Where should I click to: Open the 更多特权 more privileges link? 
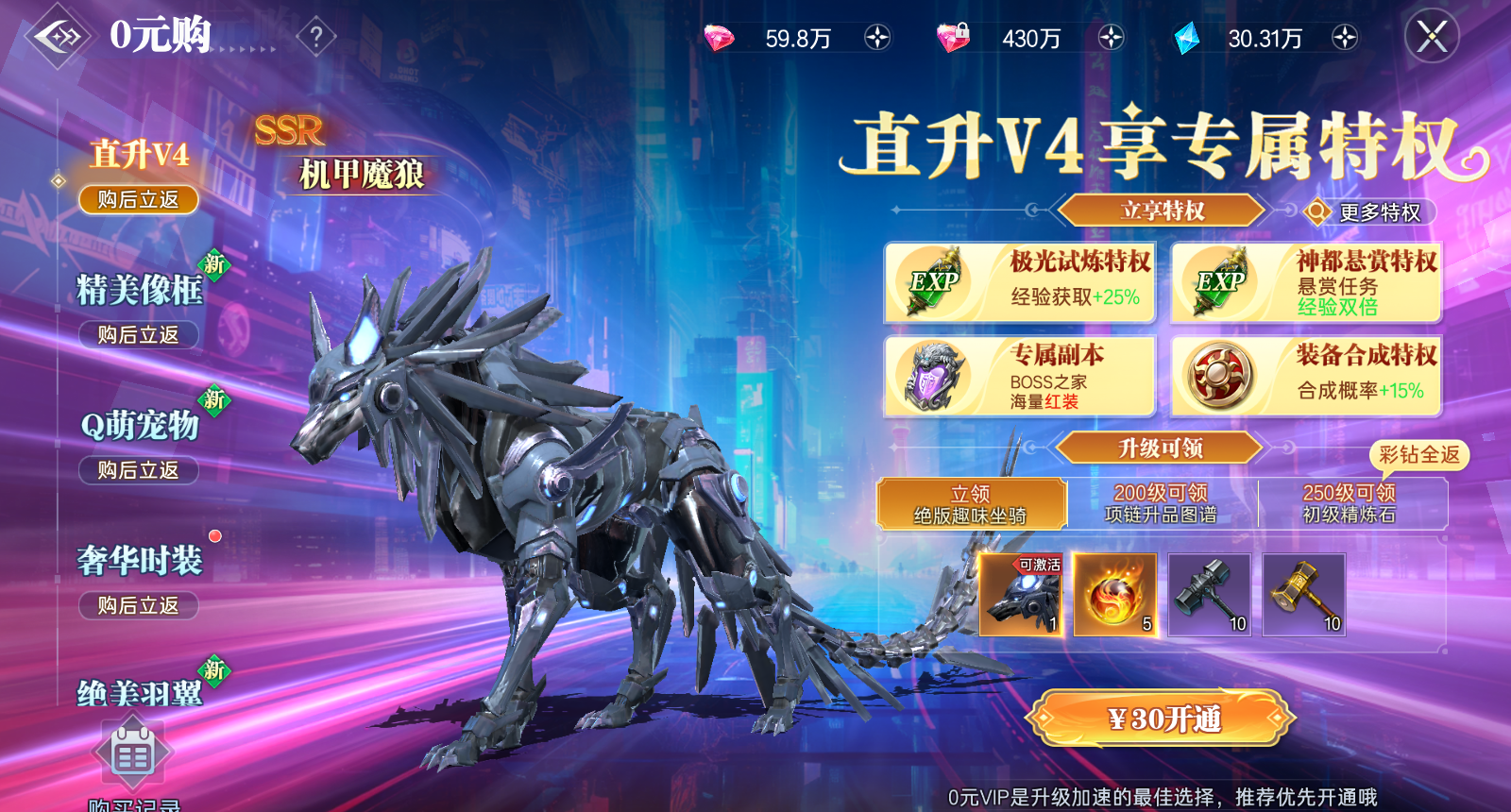coord(1372,212)
